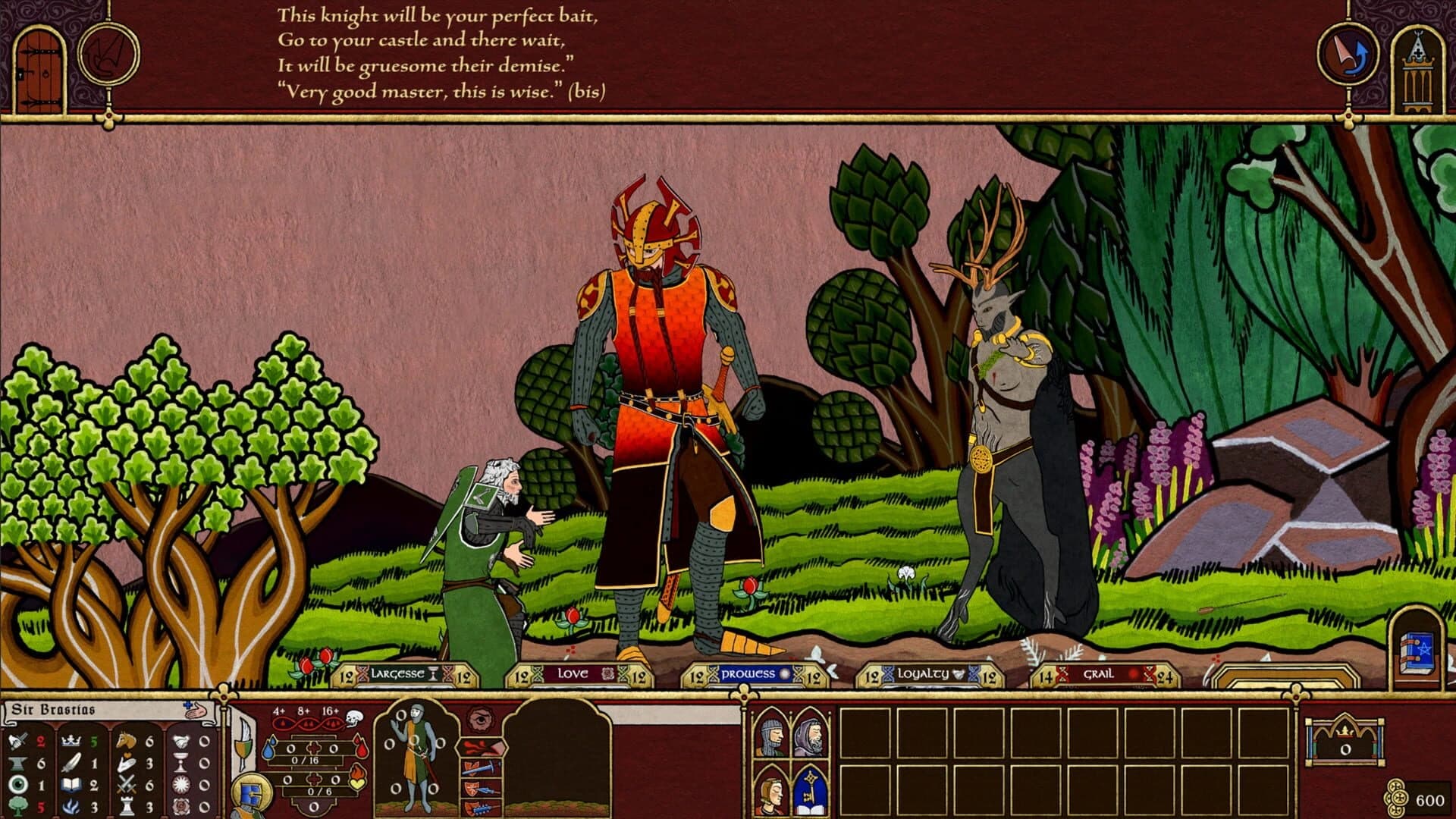Toggle the red sword-and-shield combat option

coord(482,767)
